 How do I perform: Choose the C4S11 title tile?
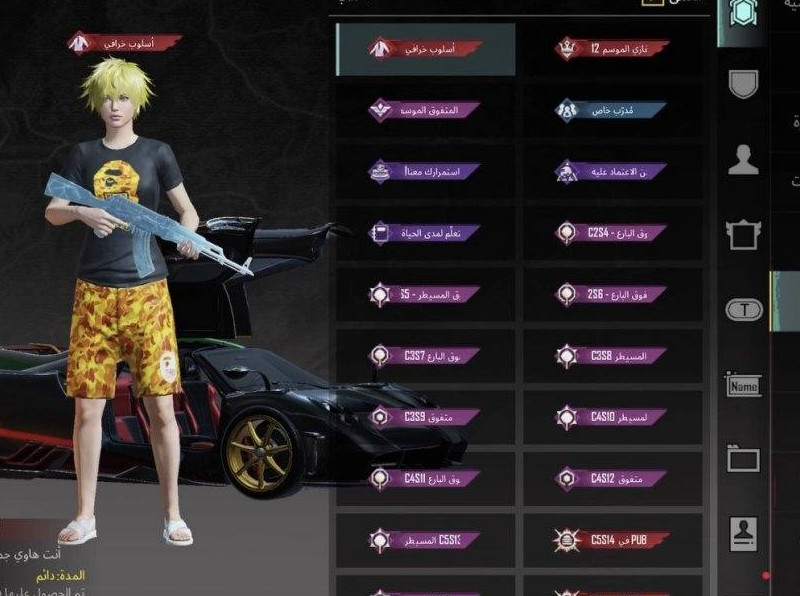(425, 479)
